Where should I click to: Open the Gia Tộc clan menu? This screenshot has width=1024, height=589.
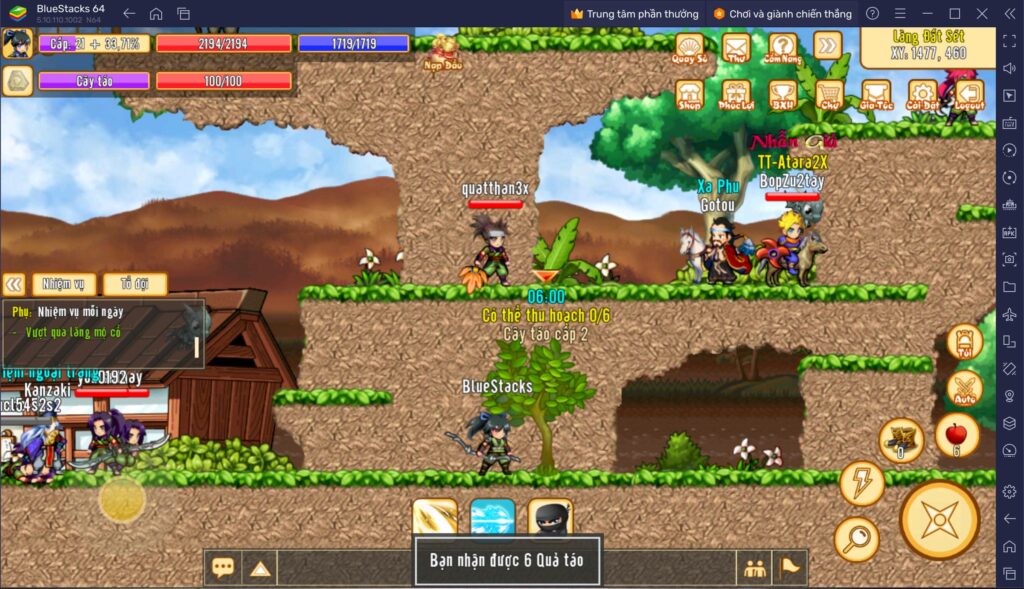[x=876, y=94]
